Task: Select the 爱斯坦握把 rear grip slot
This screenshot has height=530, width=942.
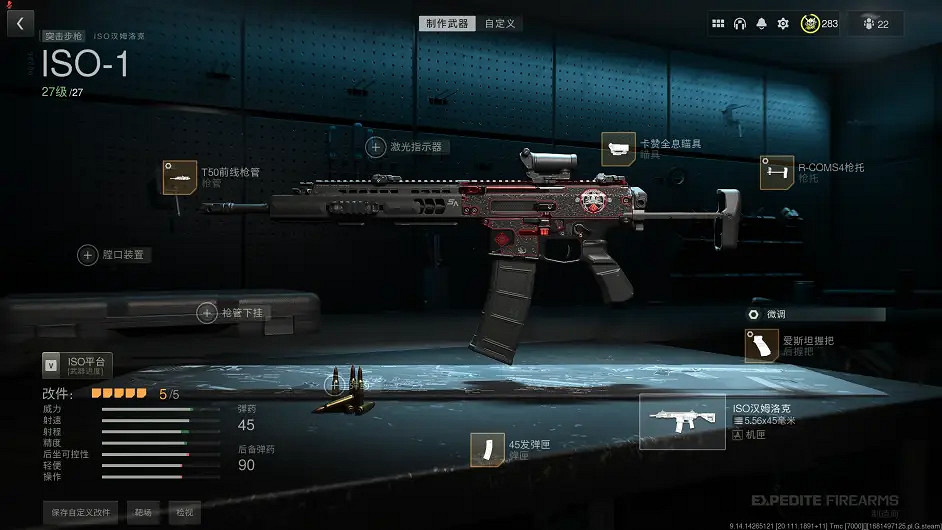Action: coord(761,345)
